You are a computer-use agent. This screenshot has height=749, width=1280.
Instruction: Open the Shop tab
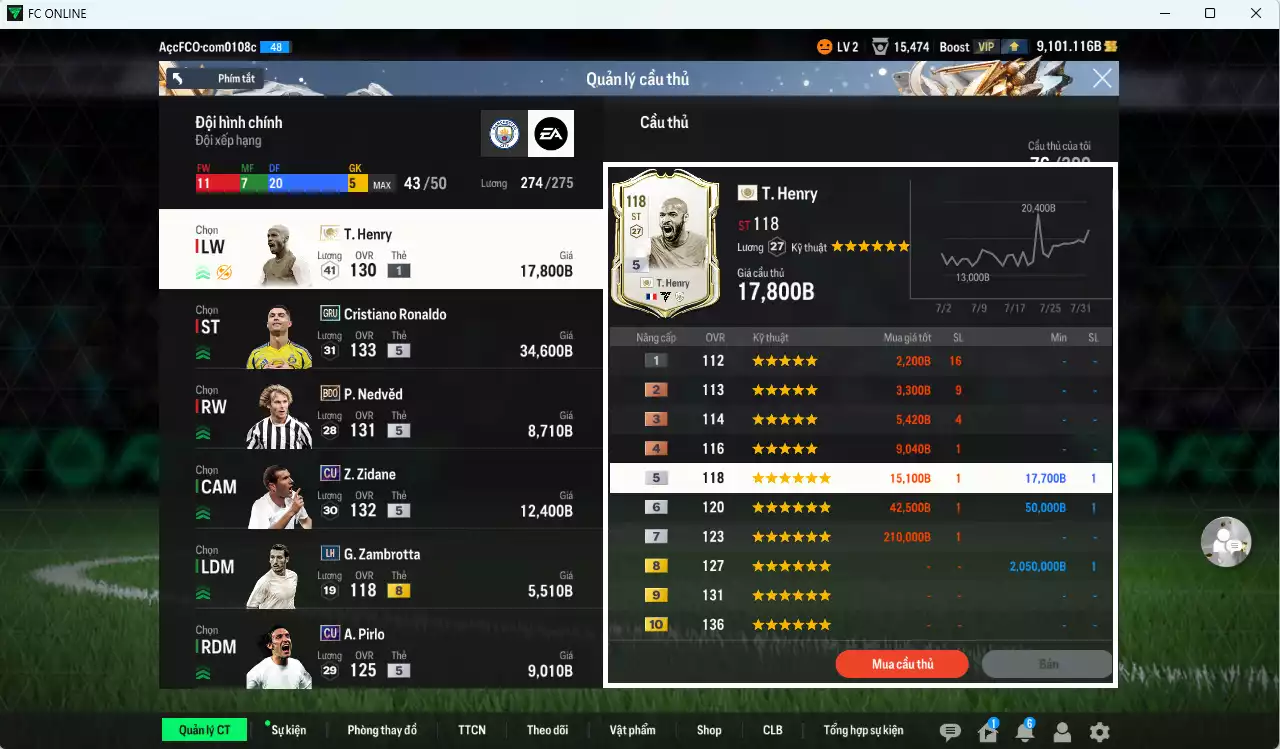(x=708, y=730)
